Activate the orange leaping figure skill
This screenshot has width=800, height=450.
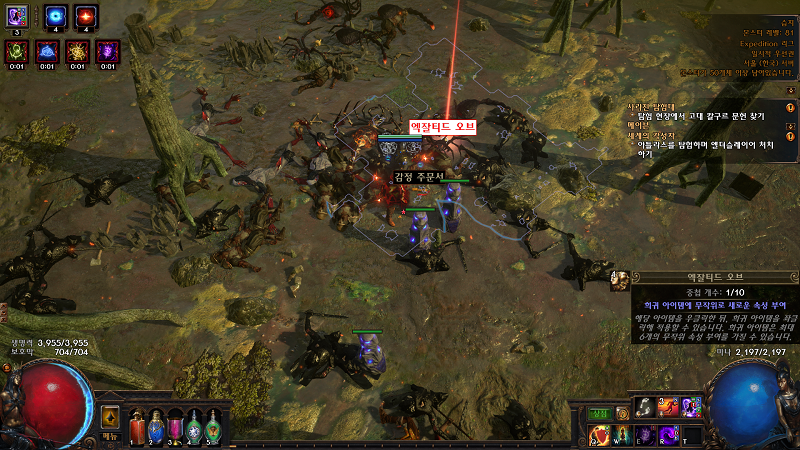click(667, 407)
